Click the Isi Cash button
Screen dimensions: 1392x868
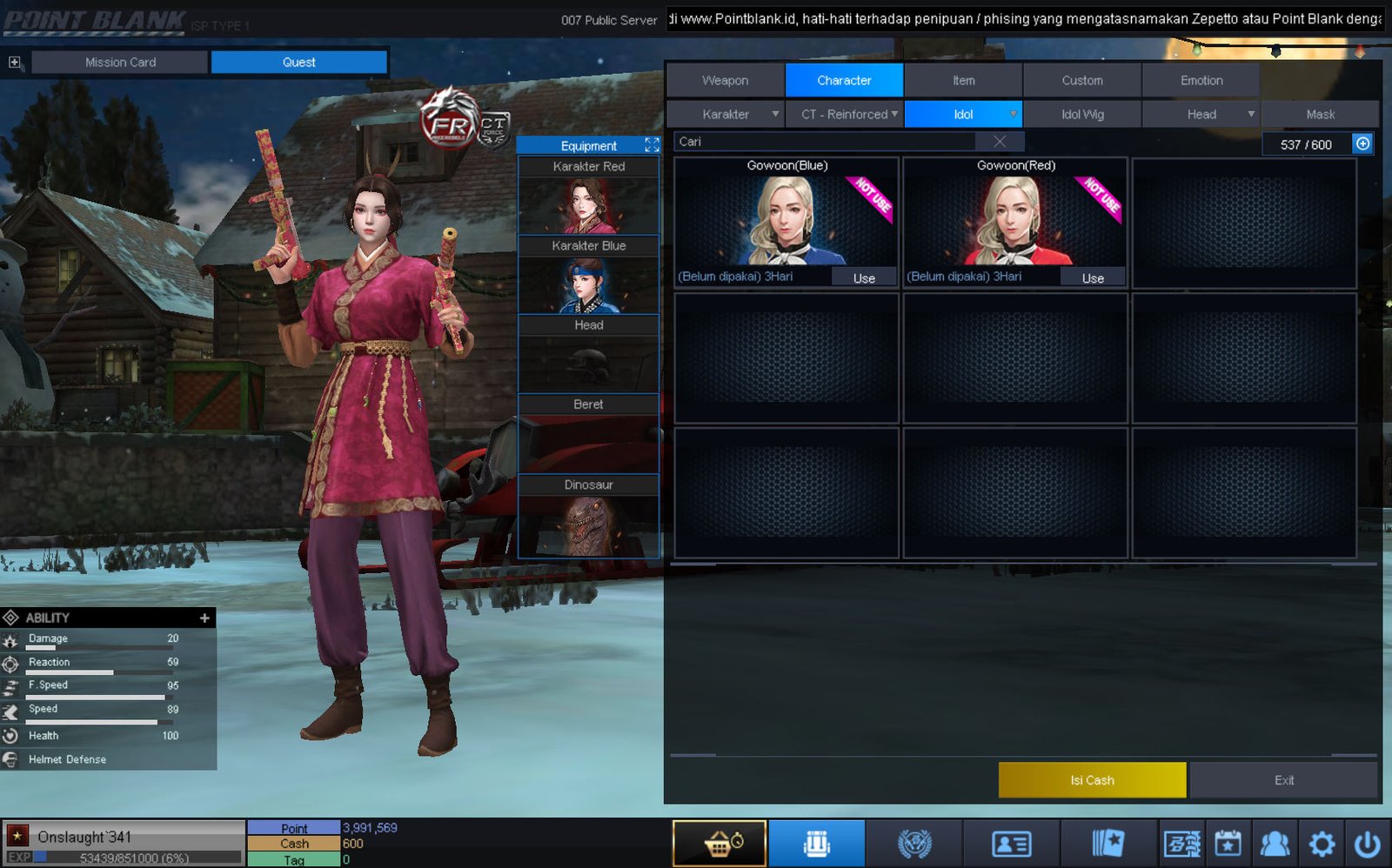pyautogui.click(x=1092, y=780)
